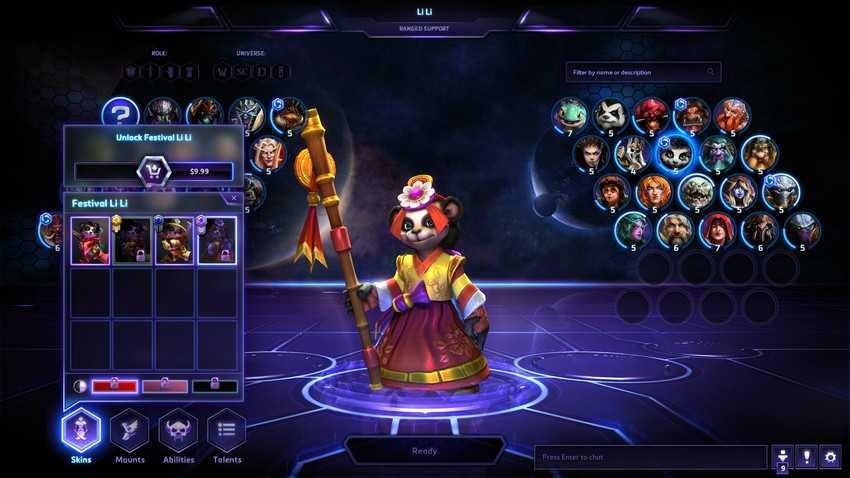
Task: View the Talents tab
Action: [226, 433]
